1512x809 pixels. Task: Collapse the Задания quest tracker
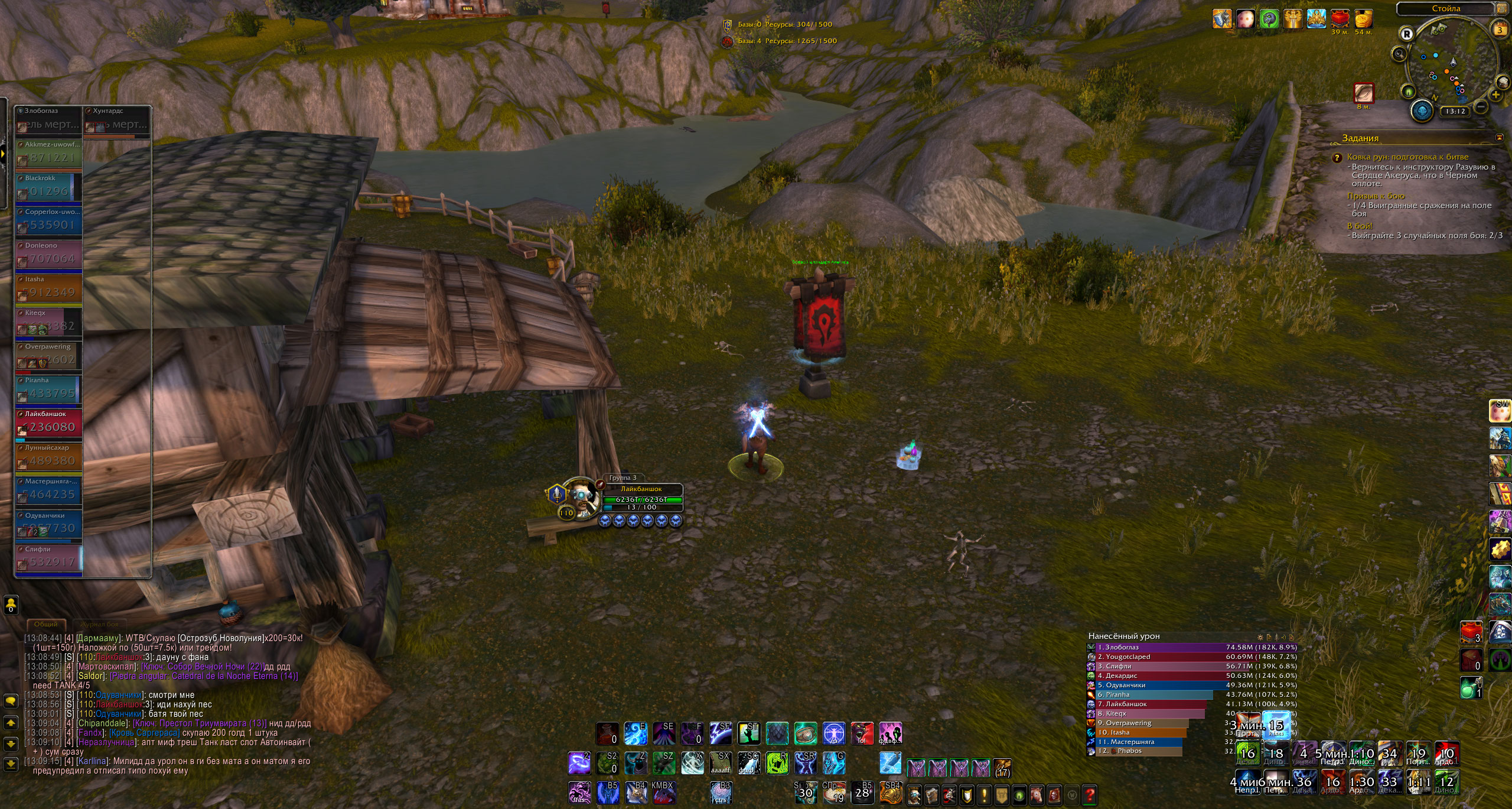1499,138
